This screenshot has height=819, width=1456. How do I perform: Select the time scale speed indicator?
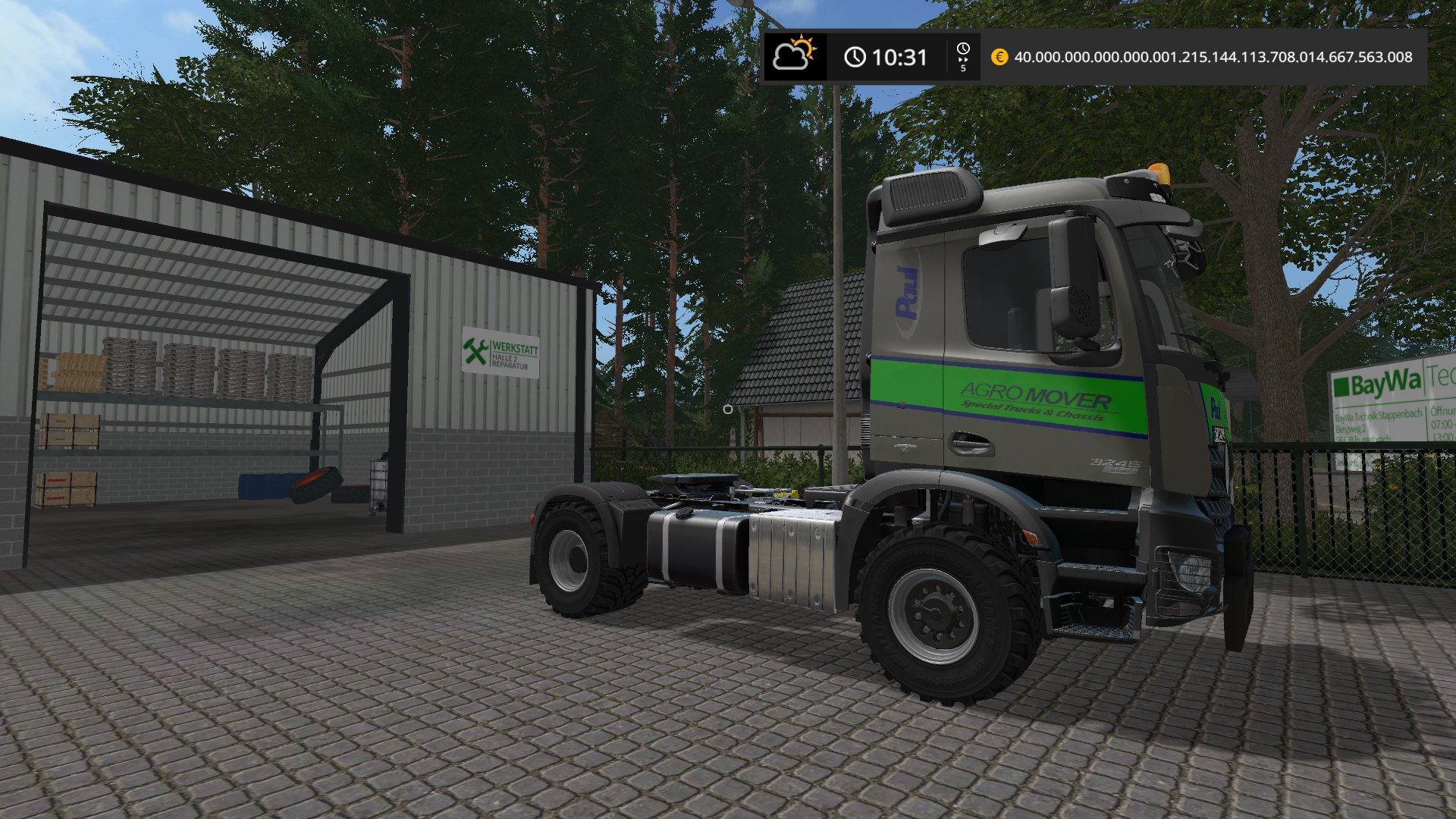(963, 57)
